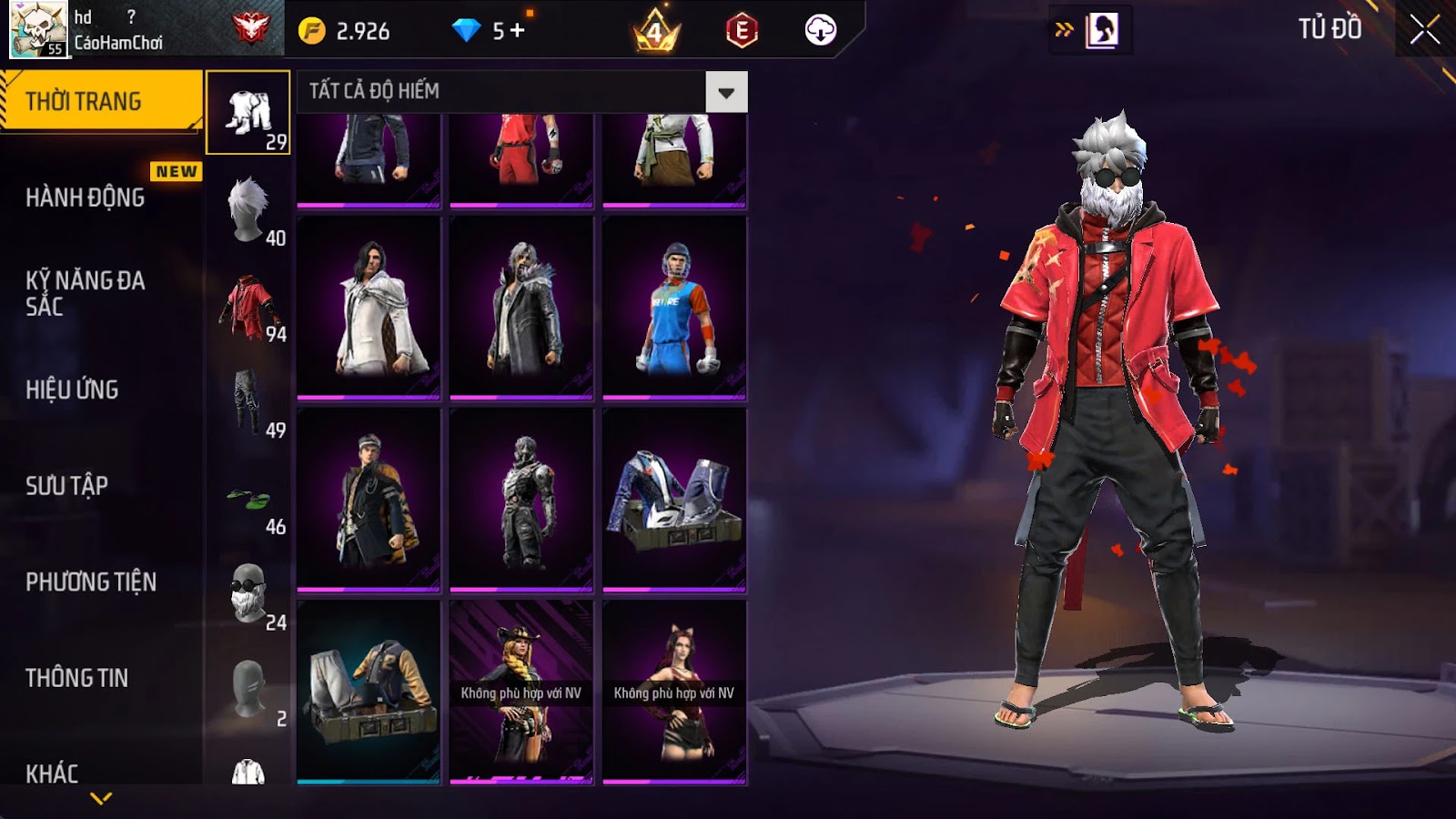Select the red jacket tops category

click(x=248, y=308)
